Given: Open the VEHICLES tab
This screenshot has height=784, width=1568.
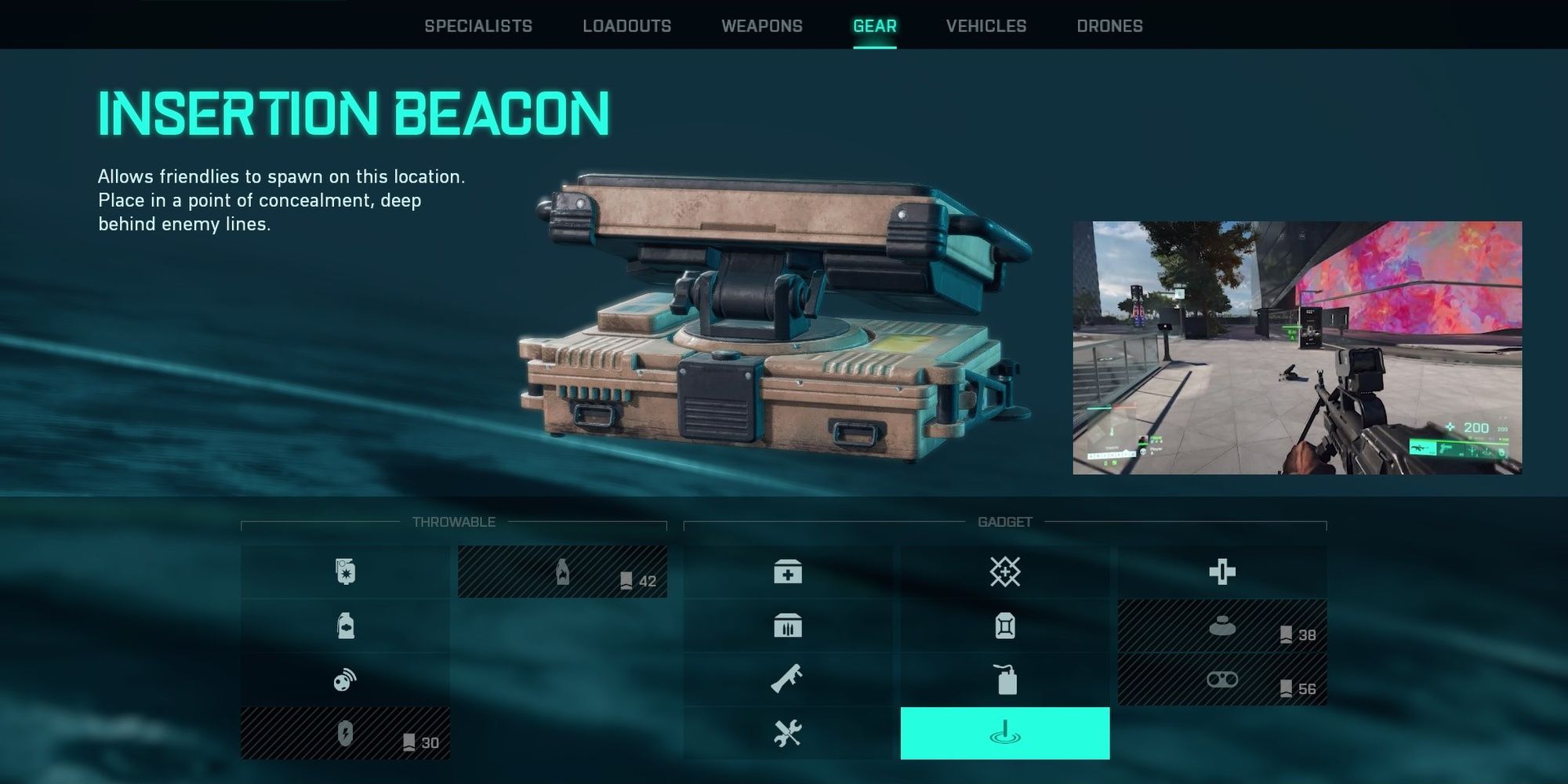Looking at the screenshot, I should 986,26.
